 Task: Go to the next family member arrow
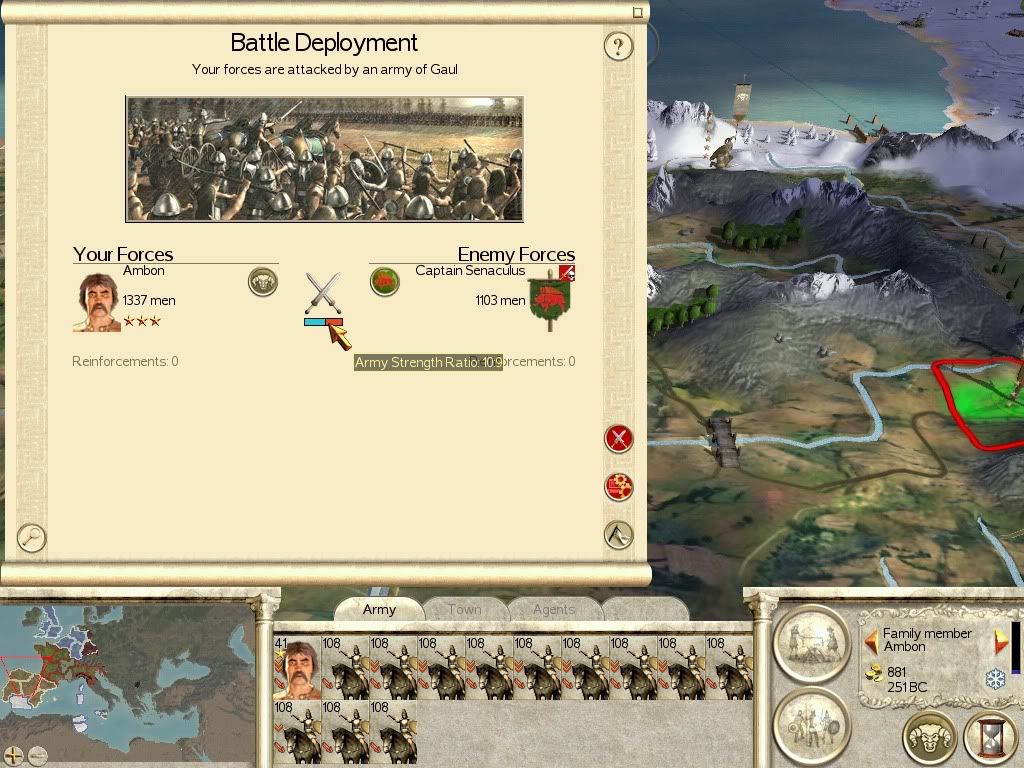(1000, 640)
